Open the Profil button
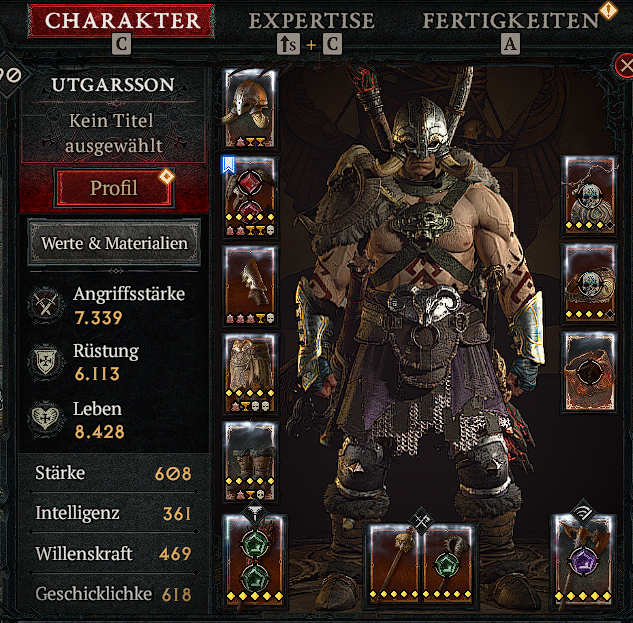This screenshot has width=633, height=623. click(114, 187)
